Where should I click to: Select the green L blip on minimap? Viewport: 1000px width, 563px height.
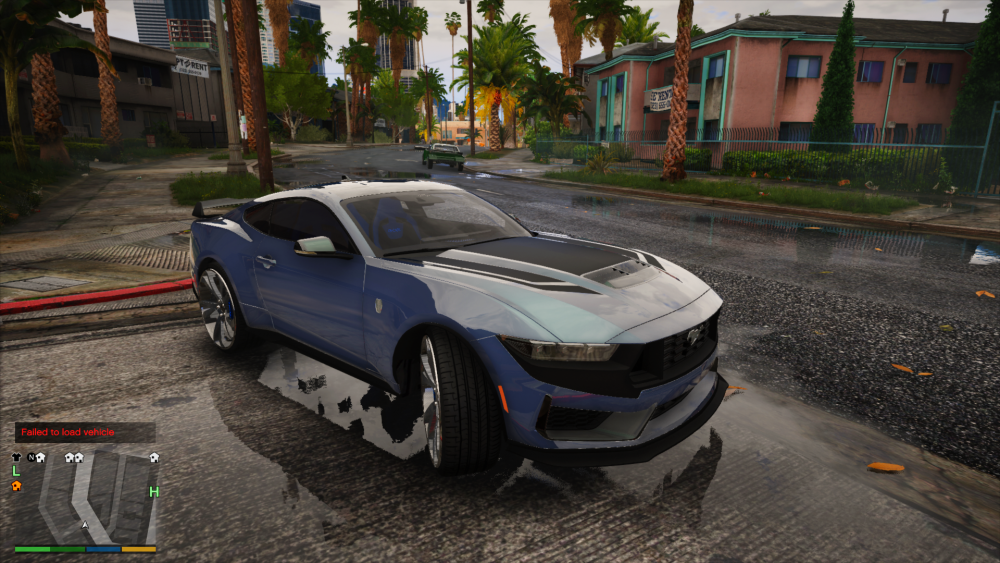coord(16,471)
